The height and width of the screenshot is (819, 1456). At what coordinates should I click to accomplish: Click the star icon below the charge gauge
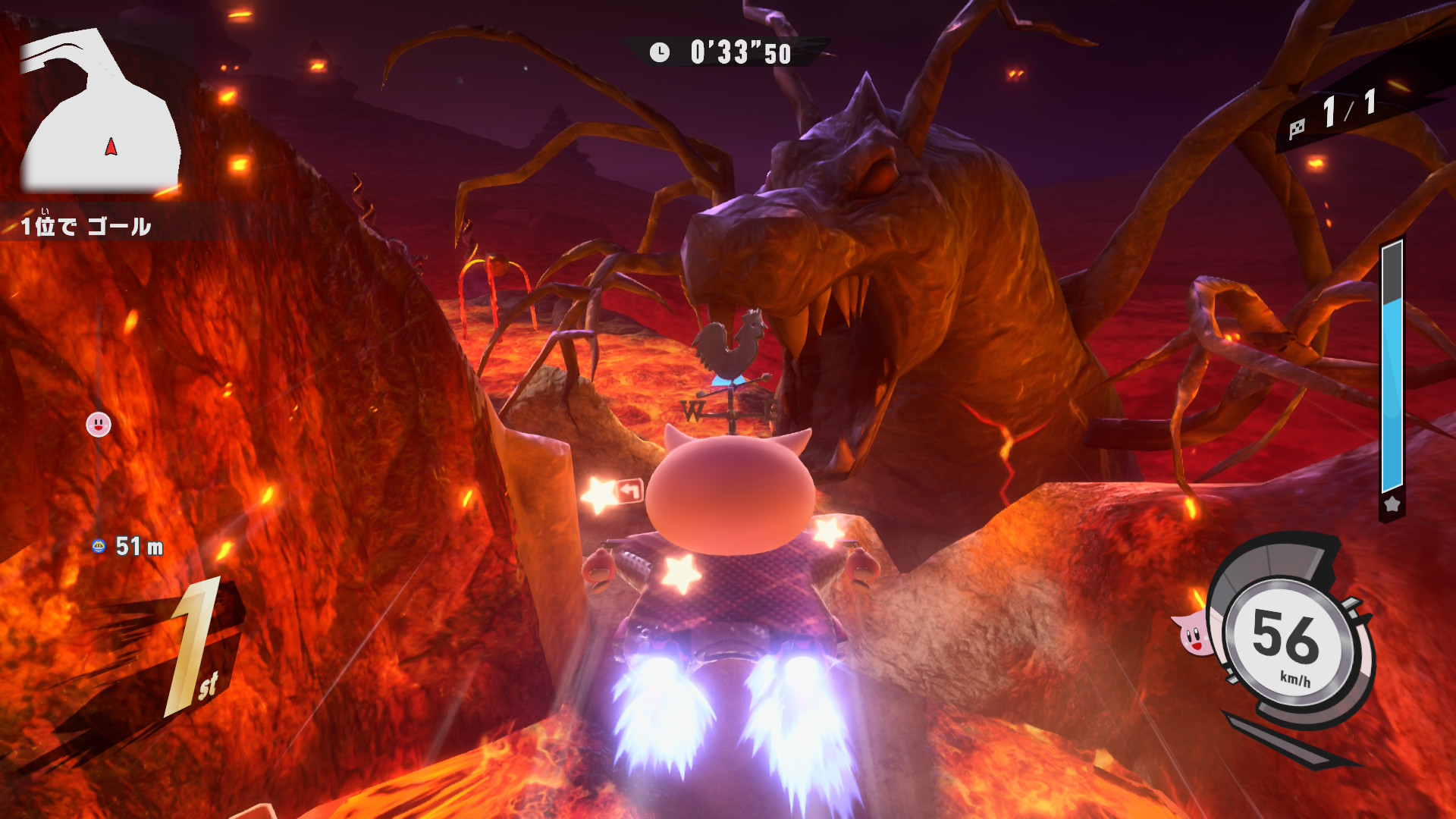pos(1392,504)
